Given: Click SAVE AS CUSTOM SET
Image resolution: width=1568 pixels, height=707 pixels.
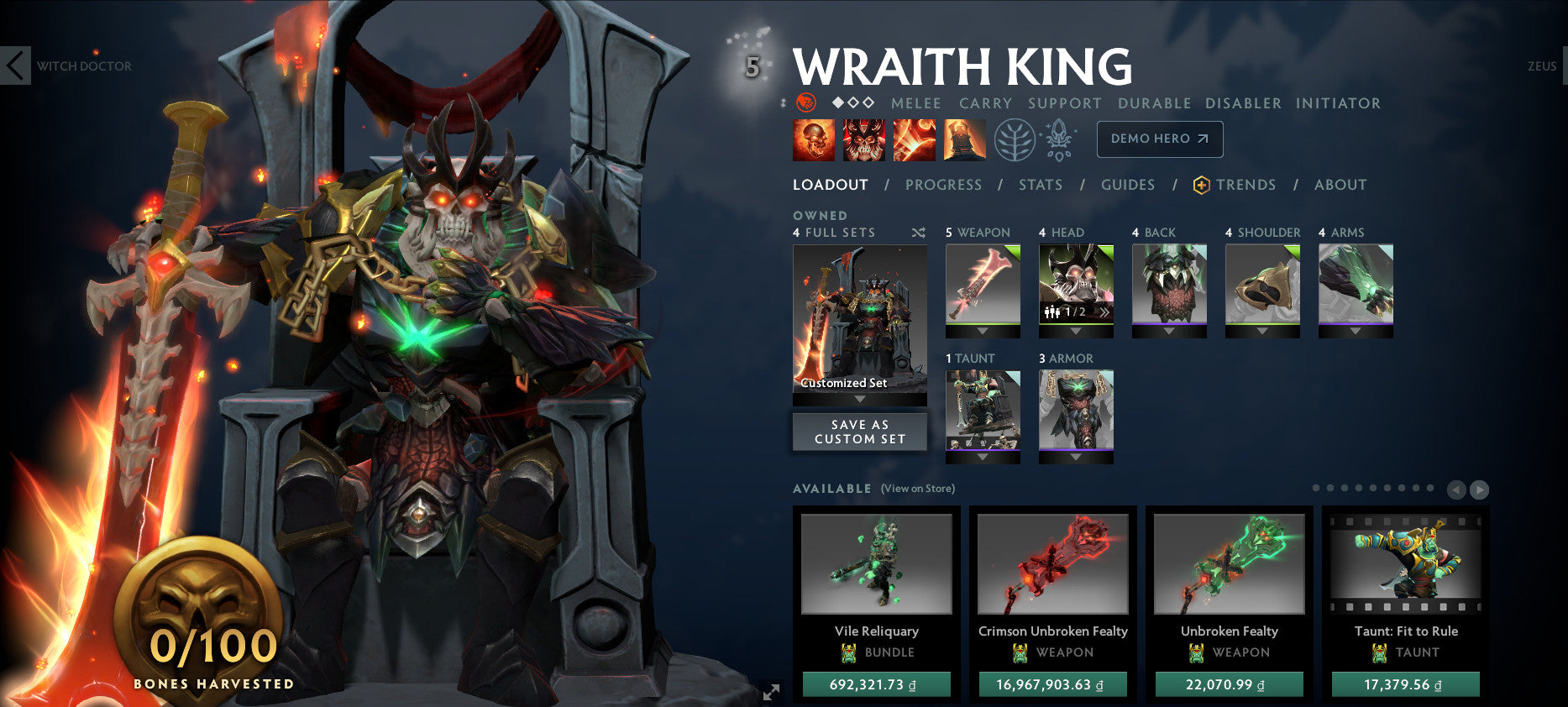Looking at the screenshot, I should point(859,432).
